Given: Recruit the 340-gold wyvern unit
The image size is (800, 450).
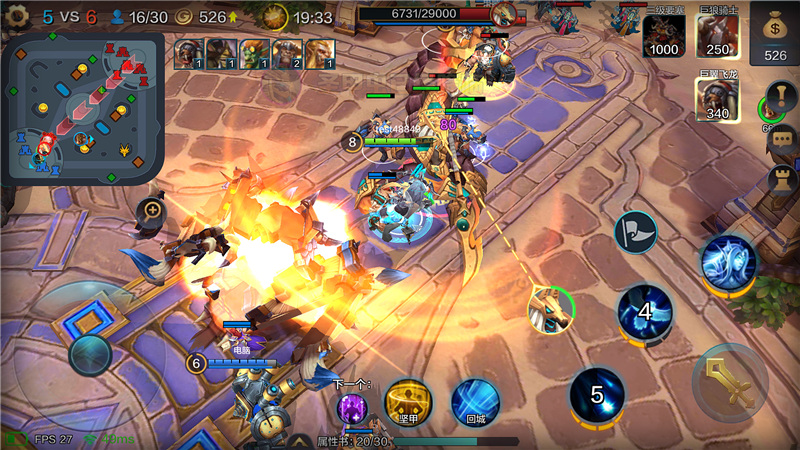Looking at the screenshot, I should coord(718,99).
